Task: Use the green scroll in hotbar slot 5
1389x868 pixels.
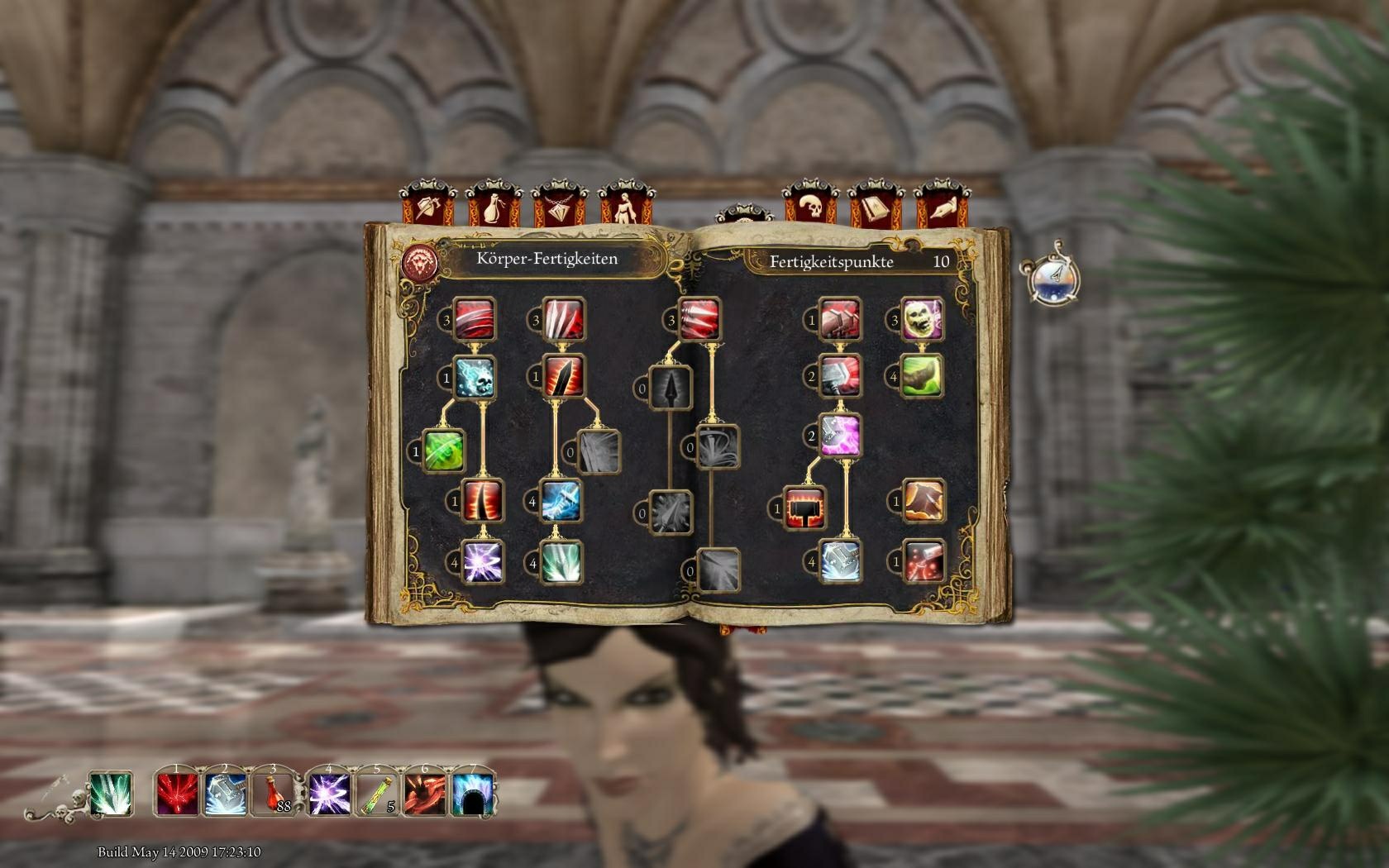Action: pos(374,794)
